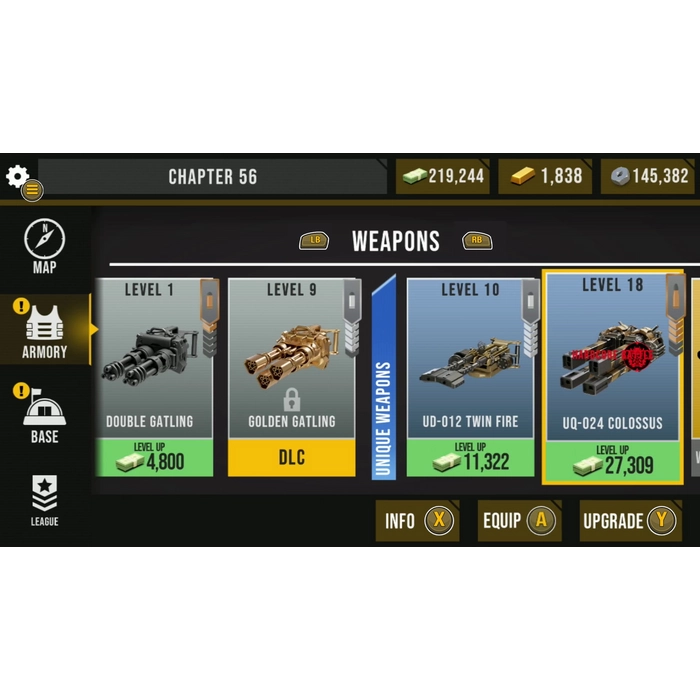The height and width of the screenshot is (700, 700).
Task: Level up Twin Fire for 11,322
Action: click(x=470, y=458)
